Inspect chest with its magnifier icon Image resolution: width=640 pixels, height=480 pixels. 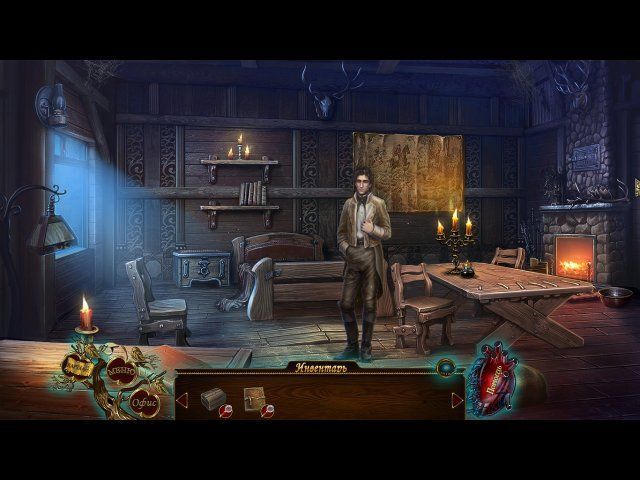226,411
